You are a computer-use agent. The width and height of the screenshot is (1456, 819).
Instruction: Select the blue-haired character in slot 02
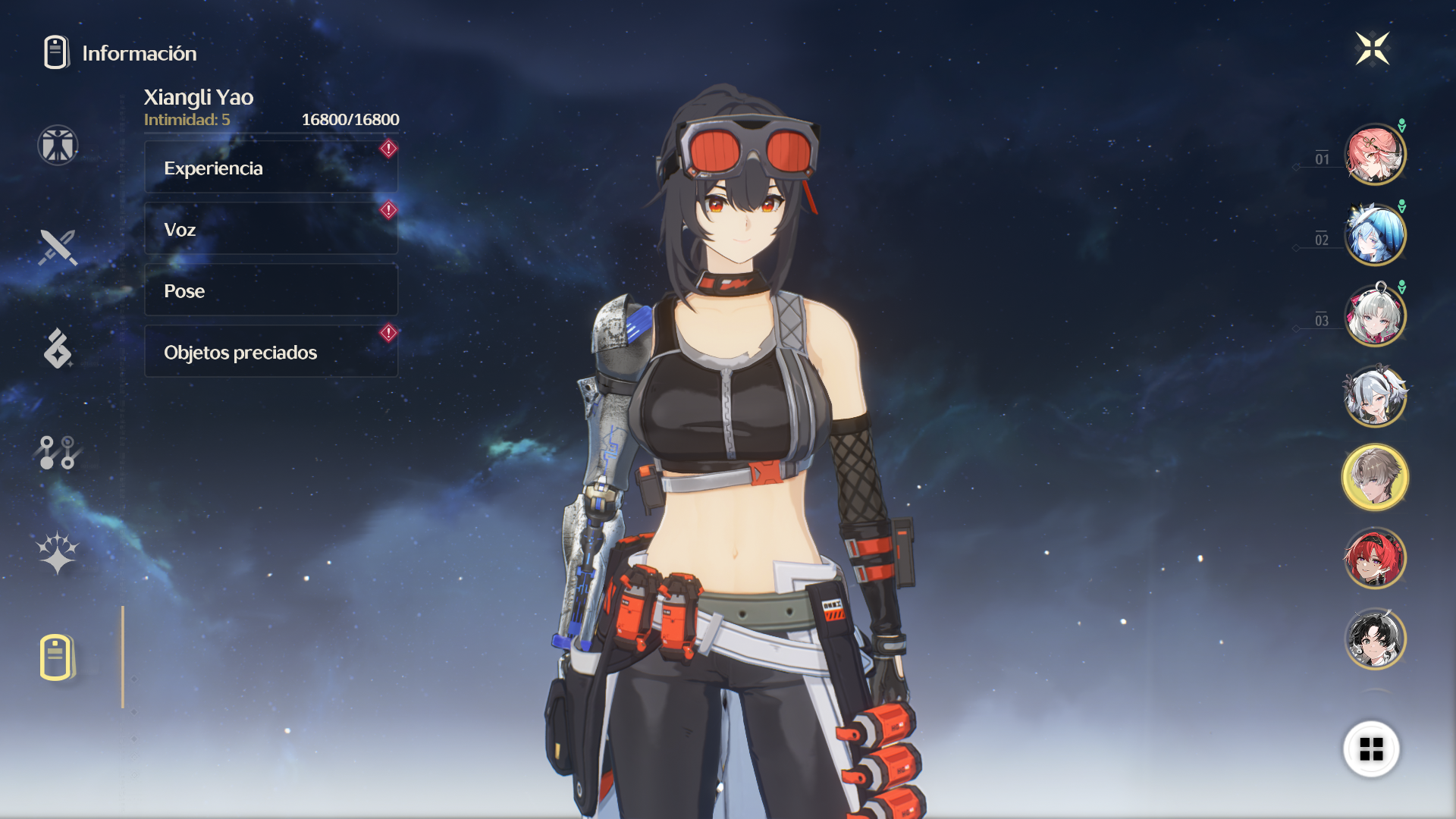click(1375, 235)
